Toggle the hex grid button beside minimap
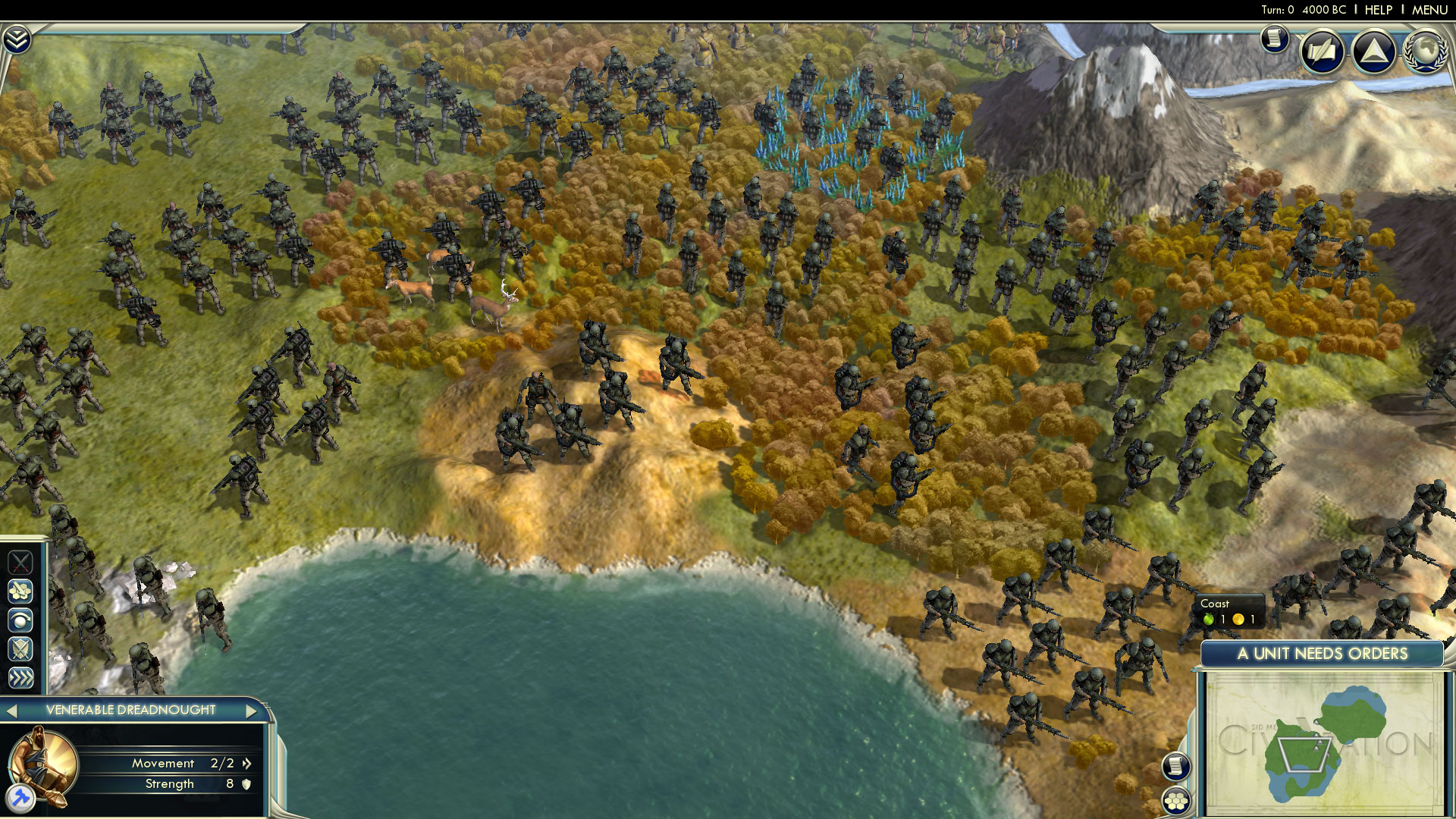 pyautogui.click(x=1175, y=801)
